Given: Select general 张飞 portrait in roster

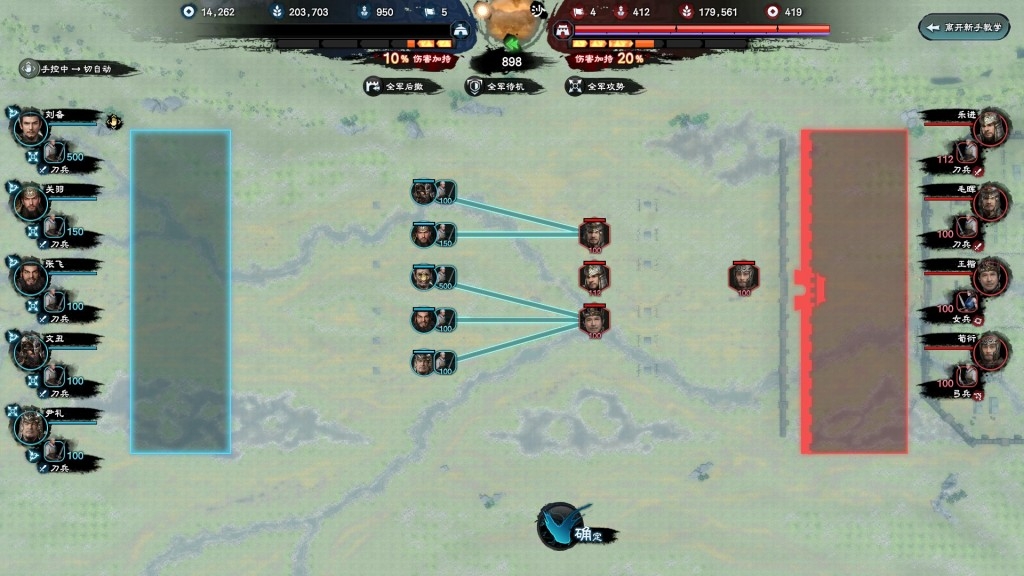Looking at the screenshot, I should [x=31, y=277].
